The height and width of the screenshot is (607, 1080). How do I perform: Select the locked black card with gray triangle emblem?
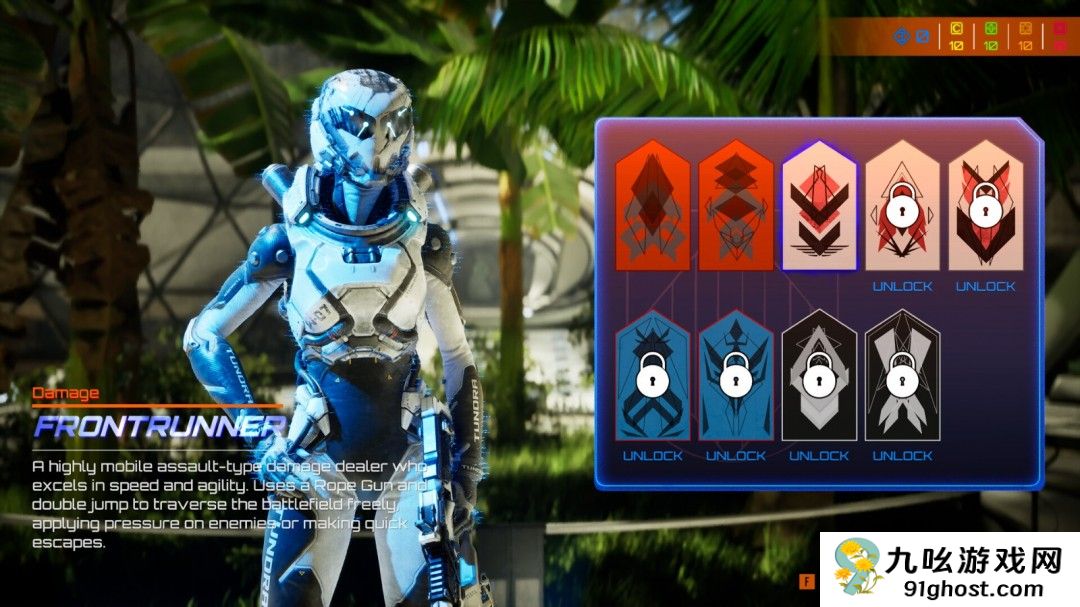point(819,376)
